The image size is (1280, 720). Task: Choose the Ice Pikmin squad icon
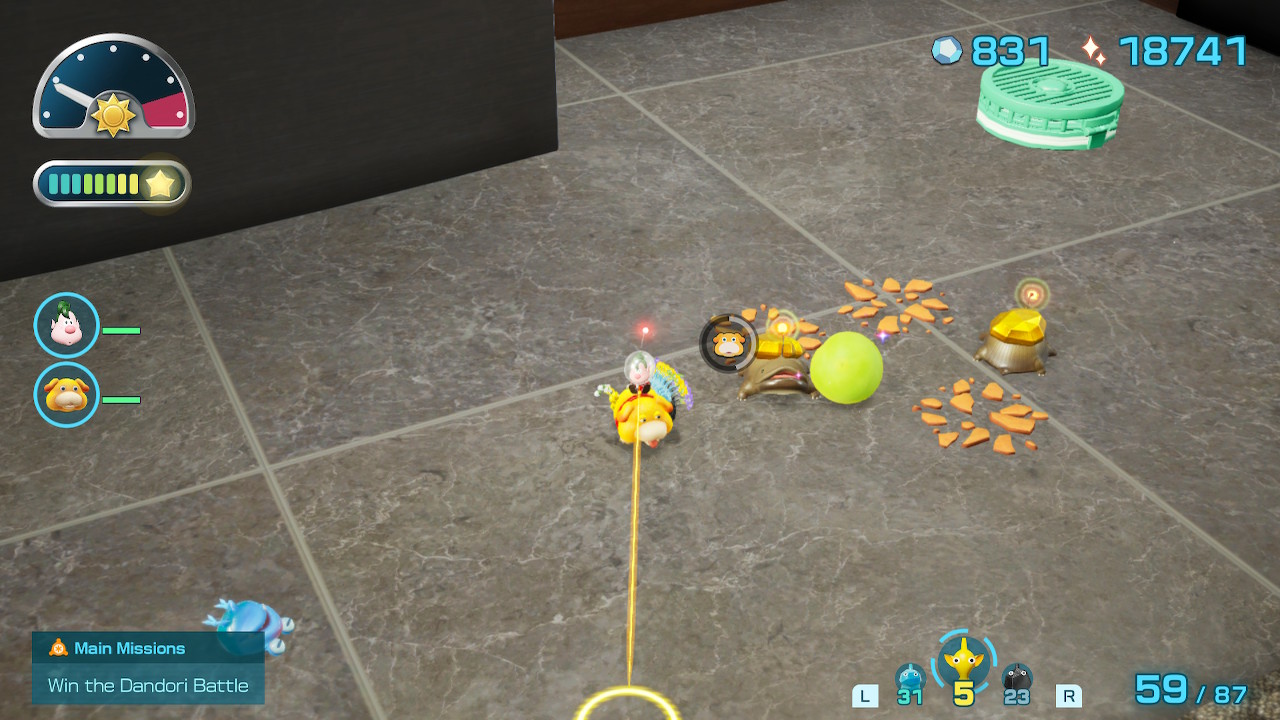pyautogui.click(x=909, y=678)
